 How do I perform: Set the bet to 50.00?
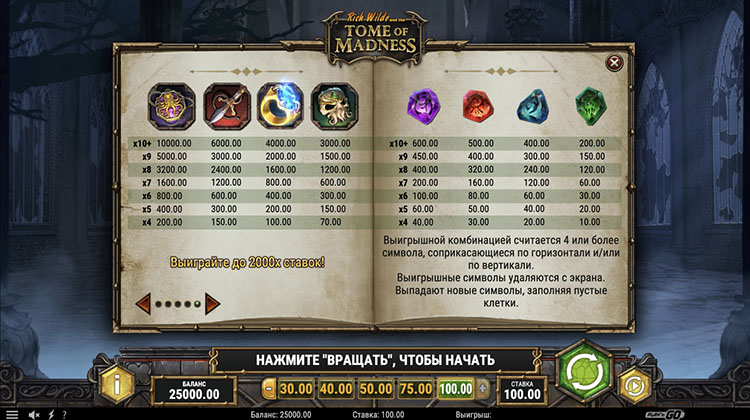pyautogui.click(x=375, y=388)
